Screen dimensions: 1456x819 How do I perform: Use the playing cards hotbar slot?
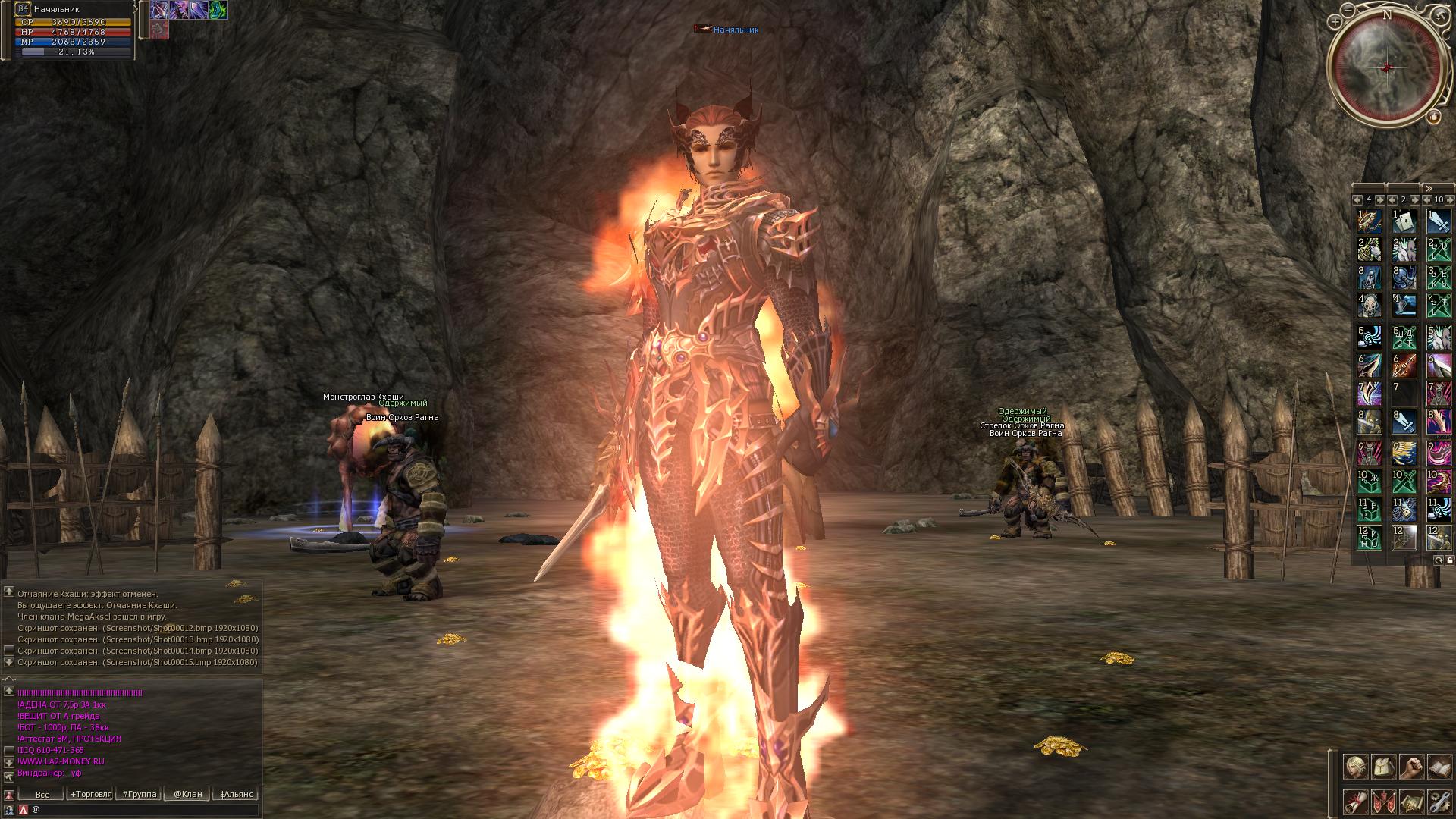click(x=1404, y=221)
